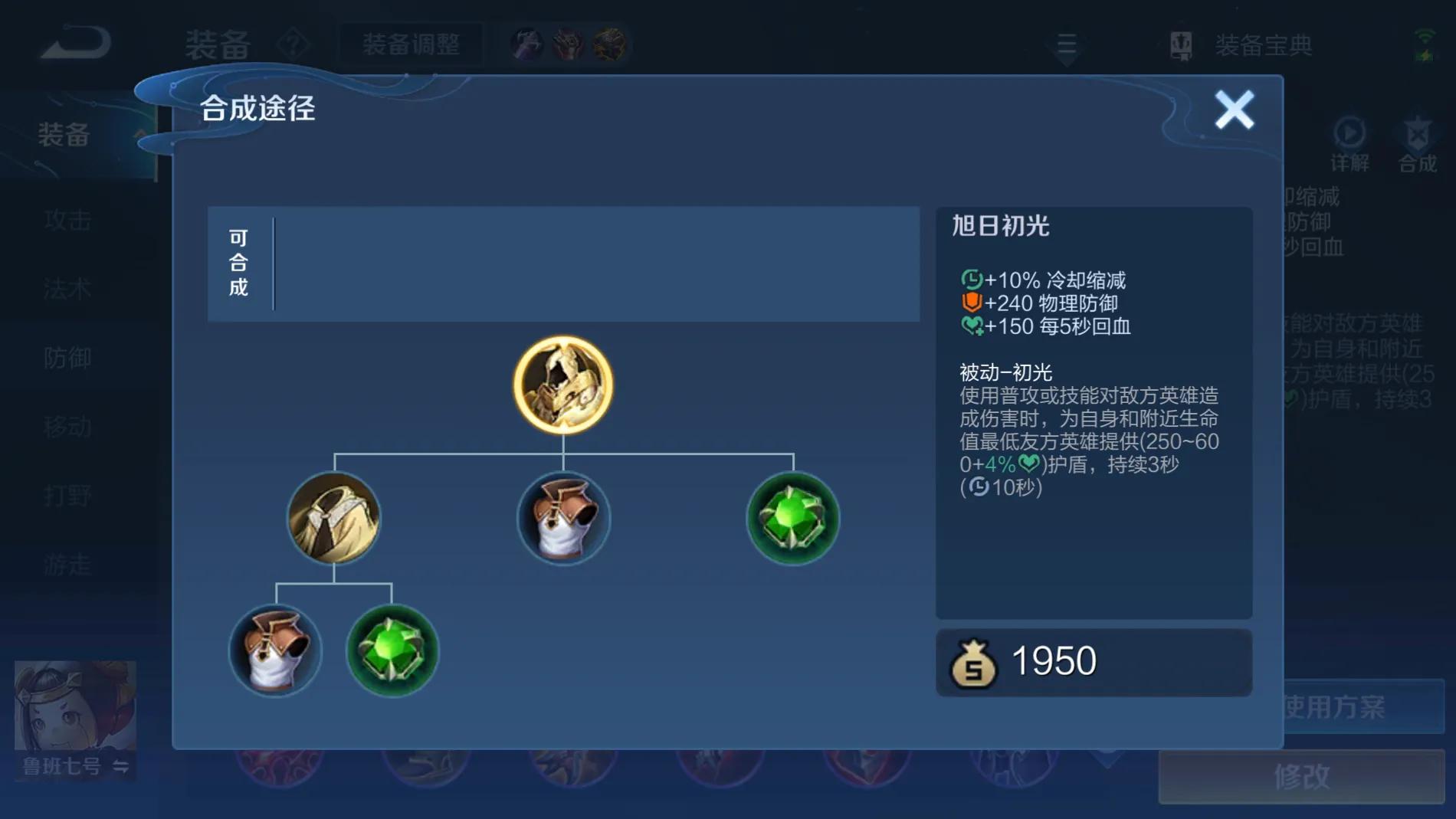Click the gold cost display showing 1950
The width and height of the screenshot is (1456, 819).
(1093, 660)
